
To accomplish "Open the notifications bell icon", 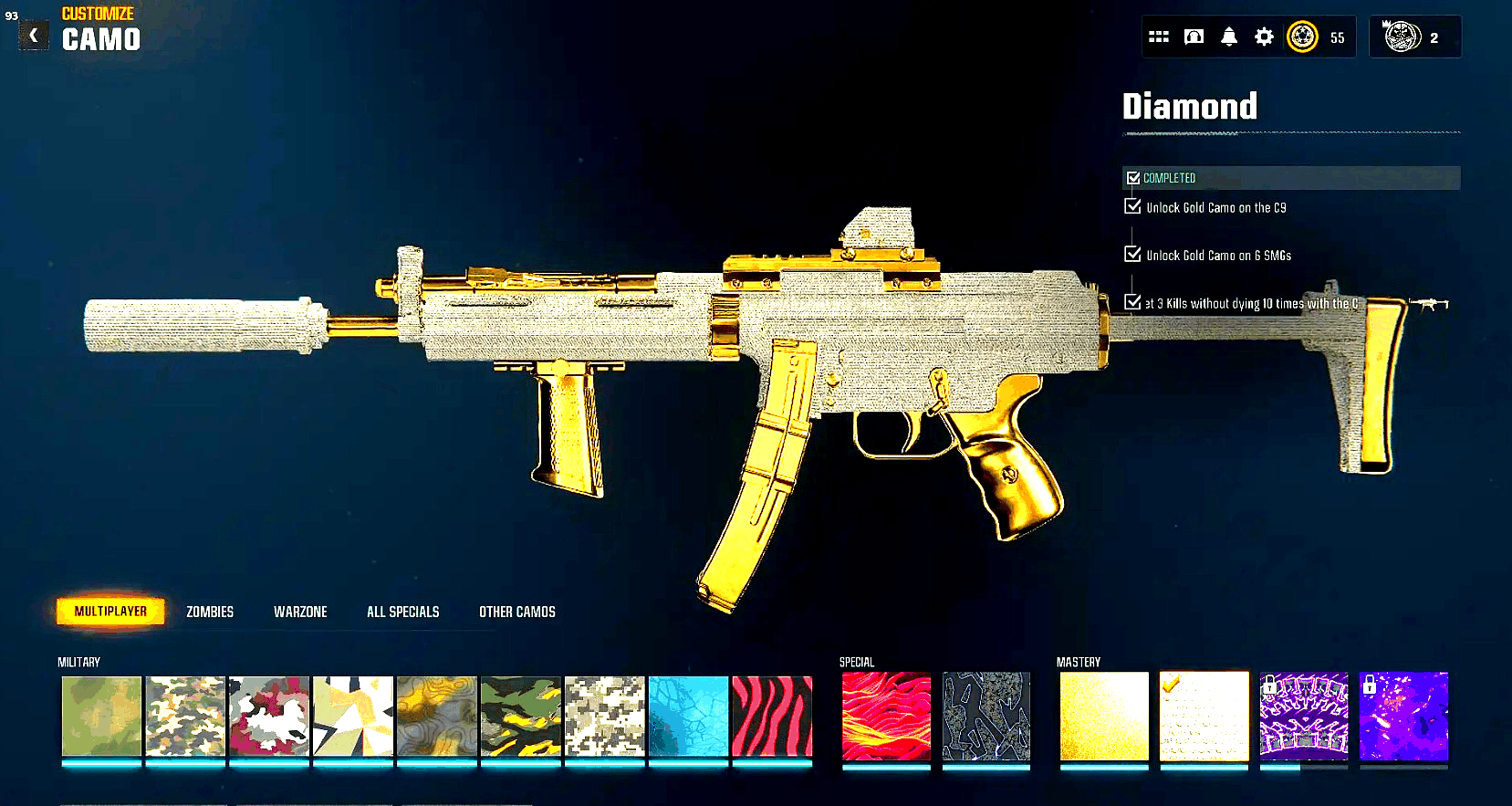I will tap(1229, 37).
